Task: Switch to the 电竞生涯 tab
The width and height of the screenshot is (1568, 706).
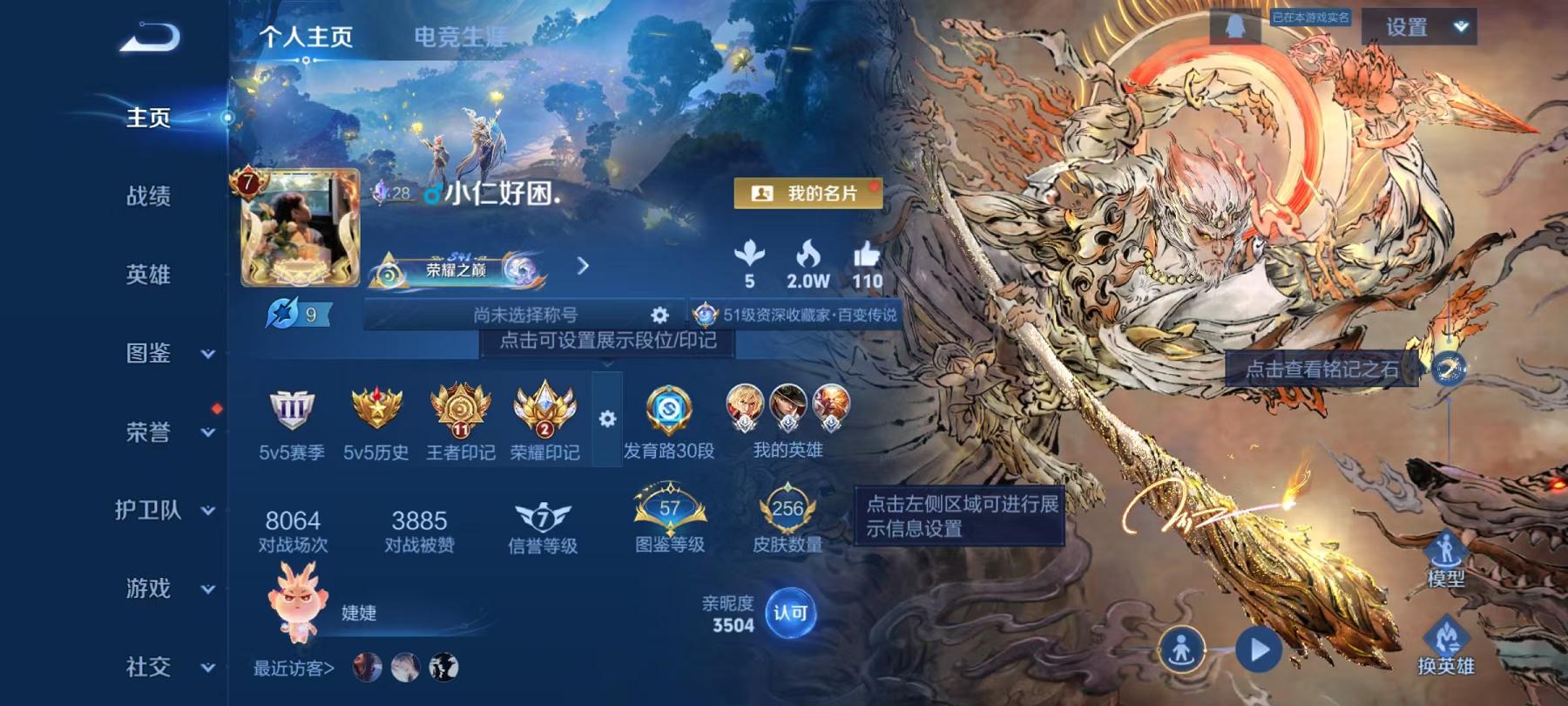Action: click(460, 35)
